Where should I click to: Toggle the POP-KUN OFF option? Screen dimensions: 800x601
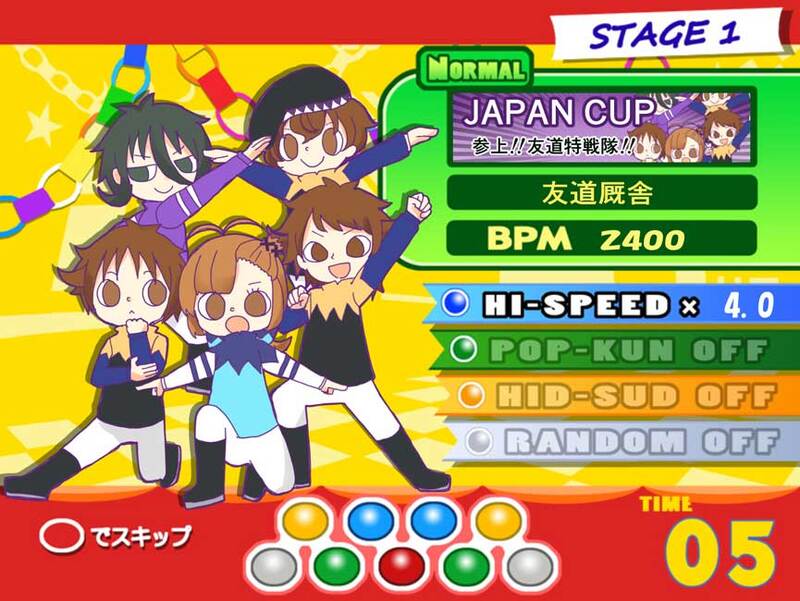tap(610, 350)
